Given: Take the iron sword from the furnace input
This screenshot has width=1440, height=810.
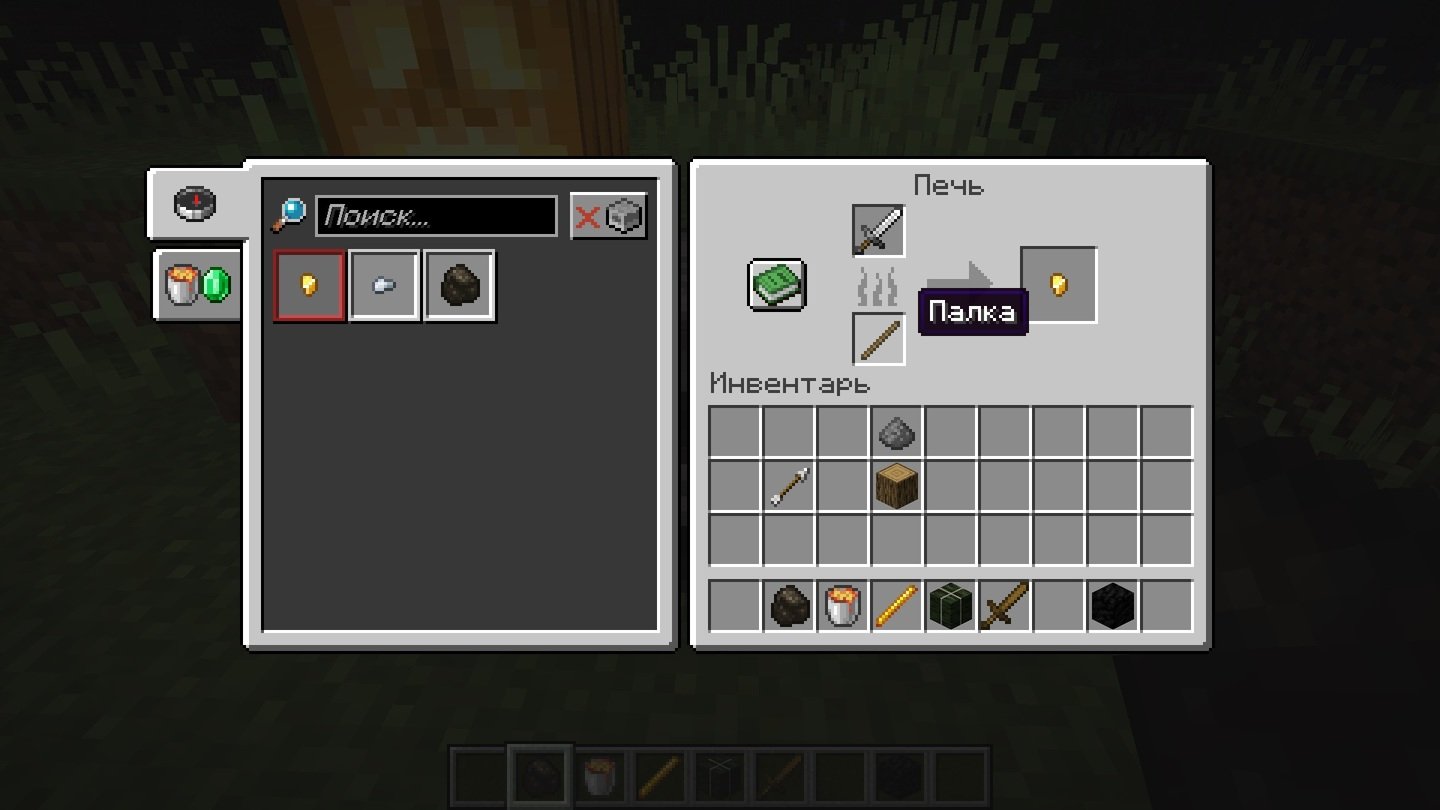Looking at the screenshot, I should pyautogui.click(x=879, y=231).
